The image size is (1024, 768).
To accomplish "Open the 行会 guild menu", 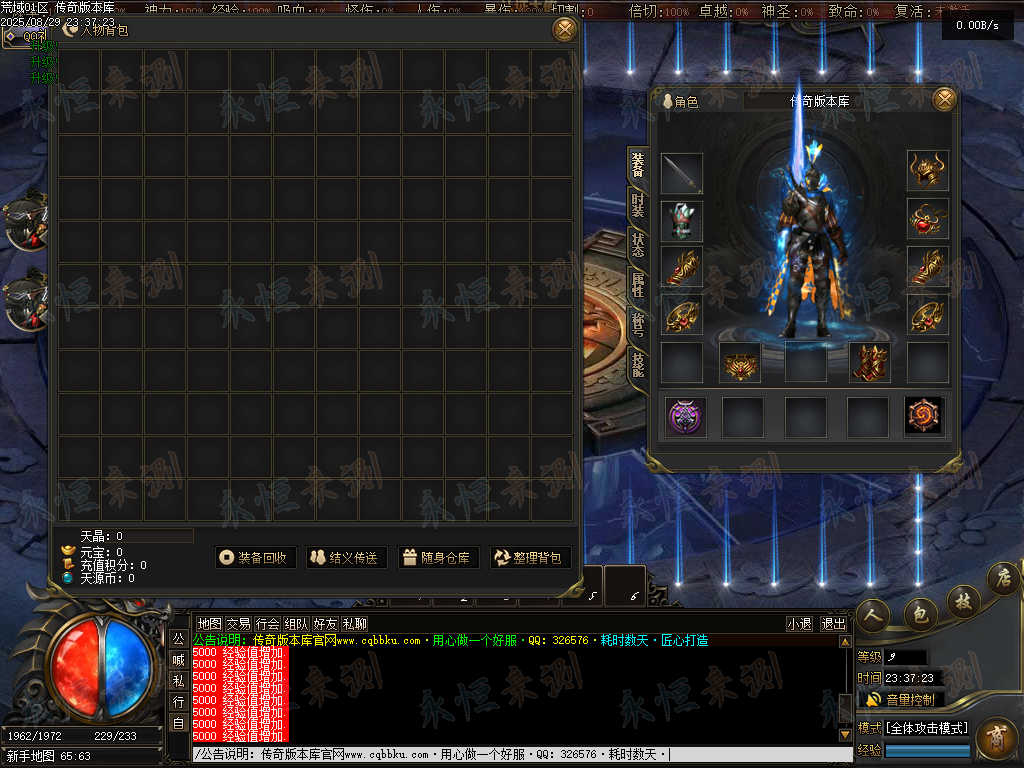I will pos(267,623).
